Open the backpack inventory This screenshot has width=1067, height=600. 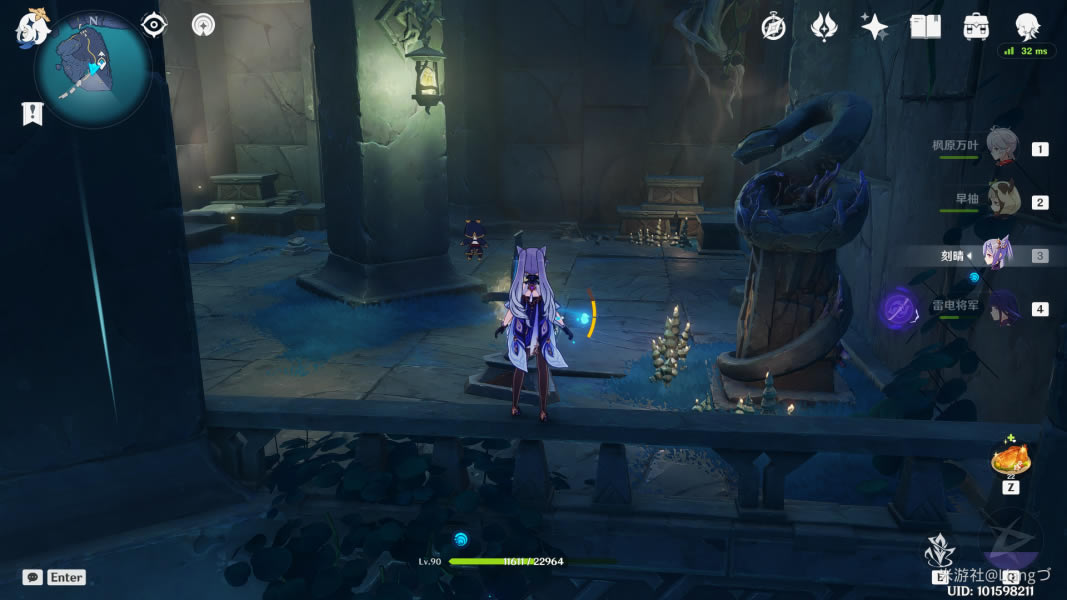(x=976, y=27)
